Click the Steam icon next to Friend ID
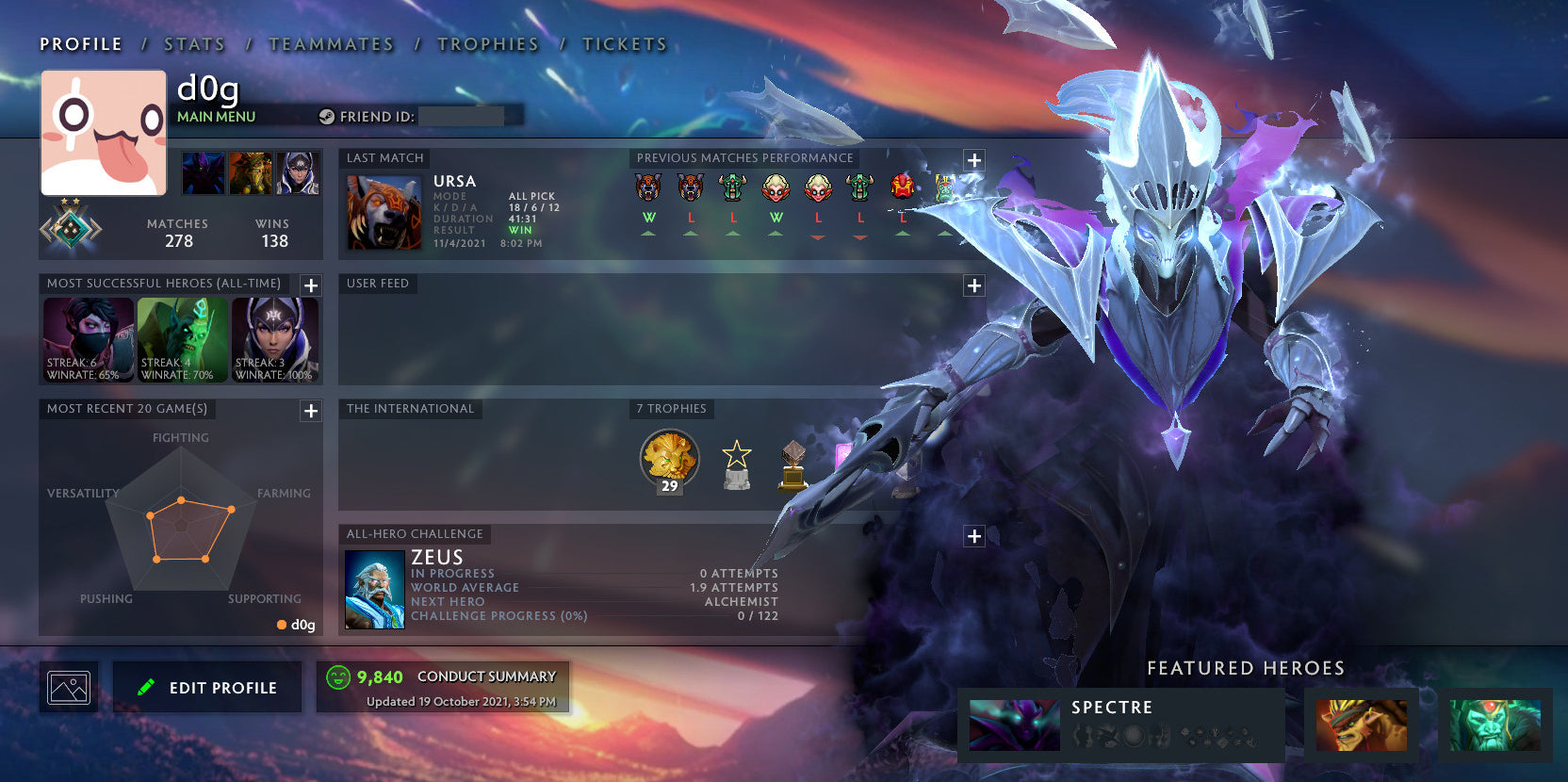 point(328,116)
